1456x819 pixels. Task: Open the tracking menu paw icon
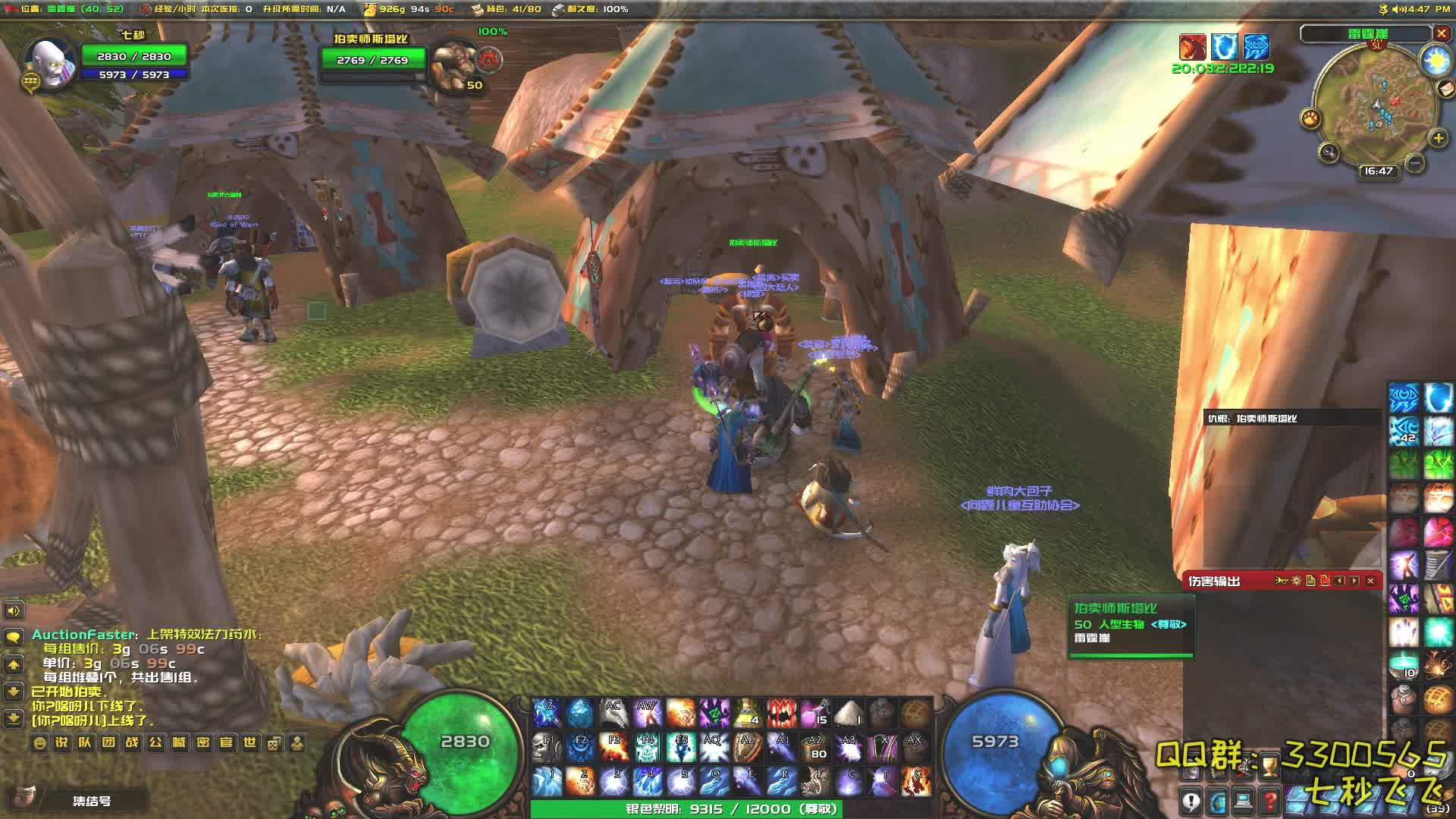pos(1310,118)
